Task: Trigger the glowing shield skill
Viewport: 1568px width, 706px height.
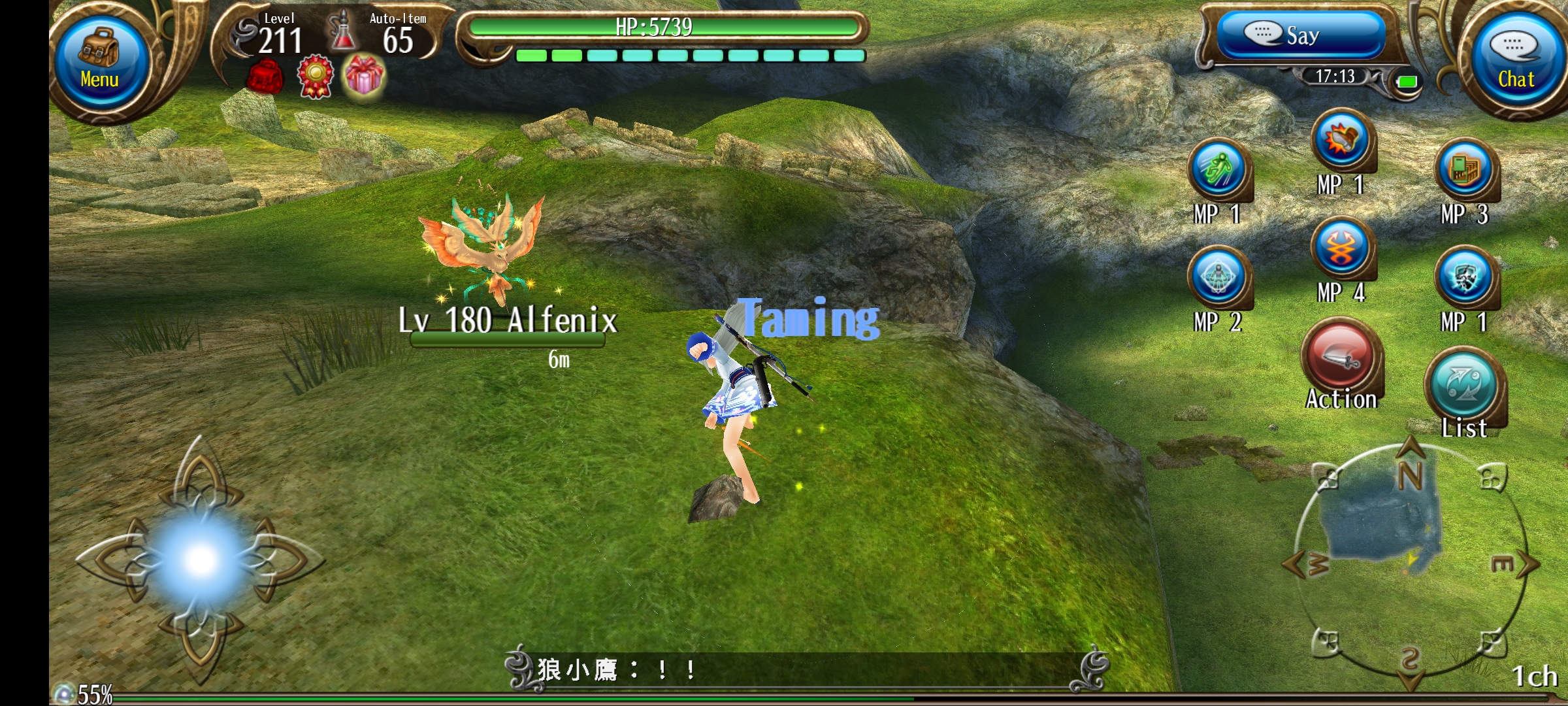Action: (1465, 277)
